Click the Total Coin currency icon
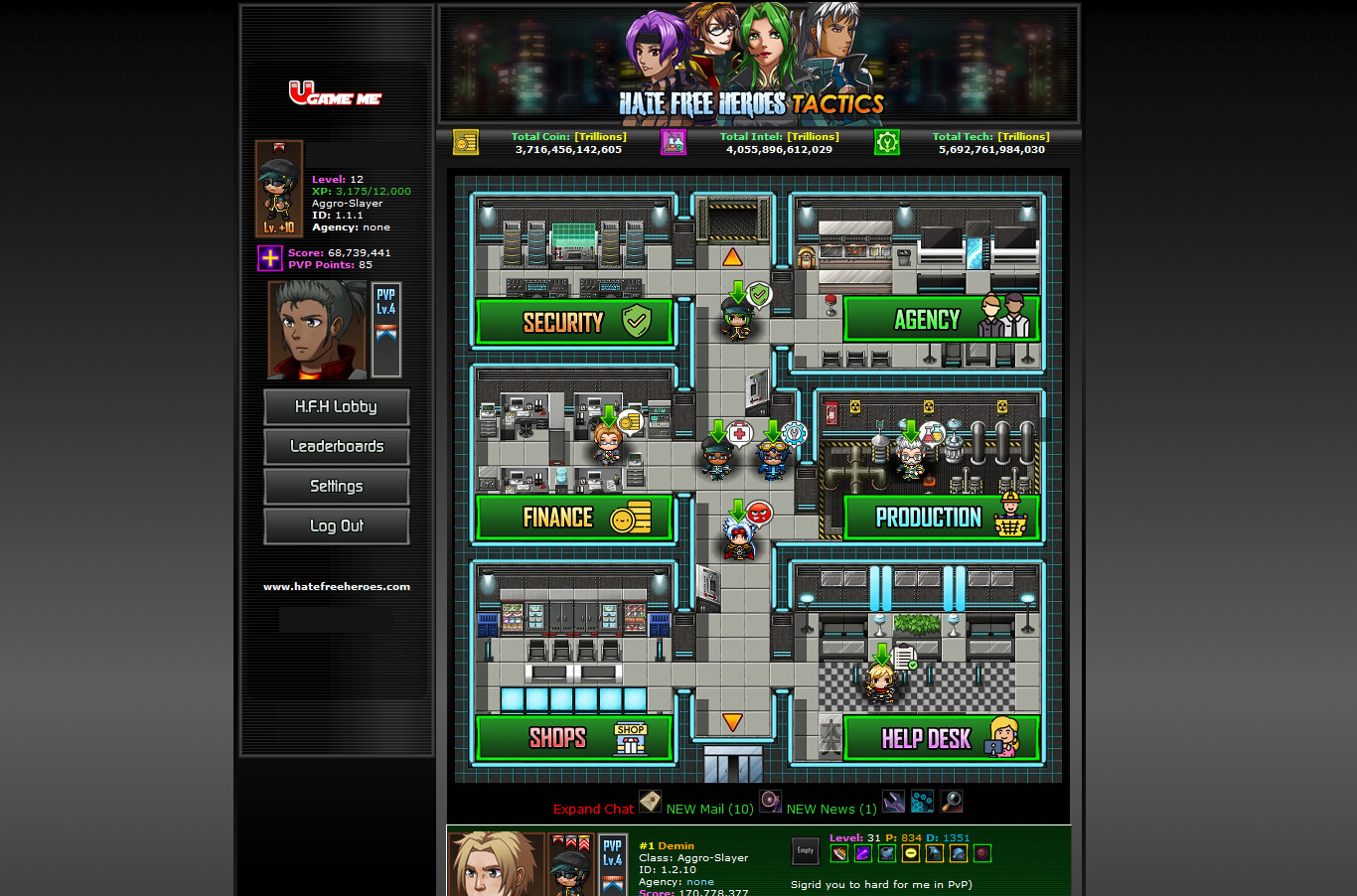The height and width of the screenshot is (896, 1357). (465, 142)
